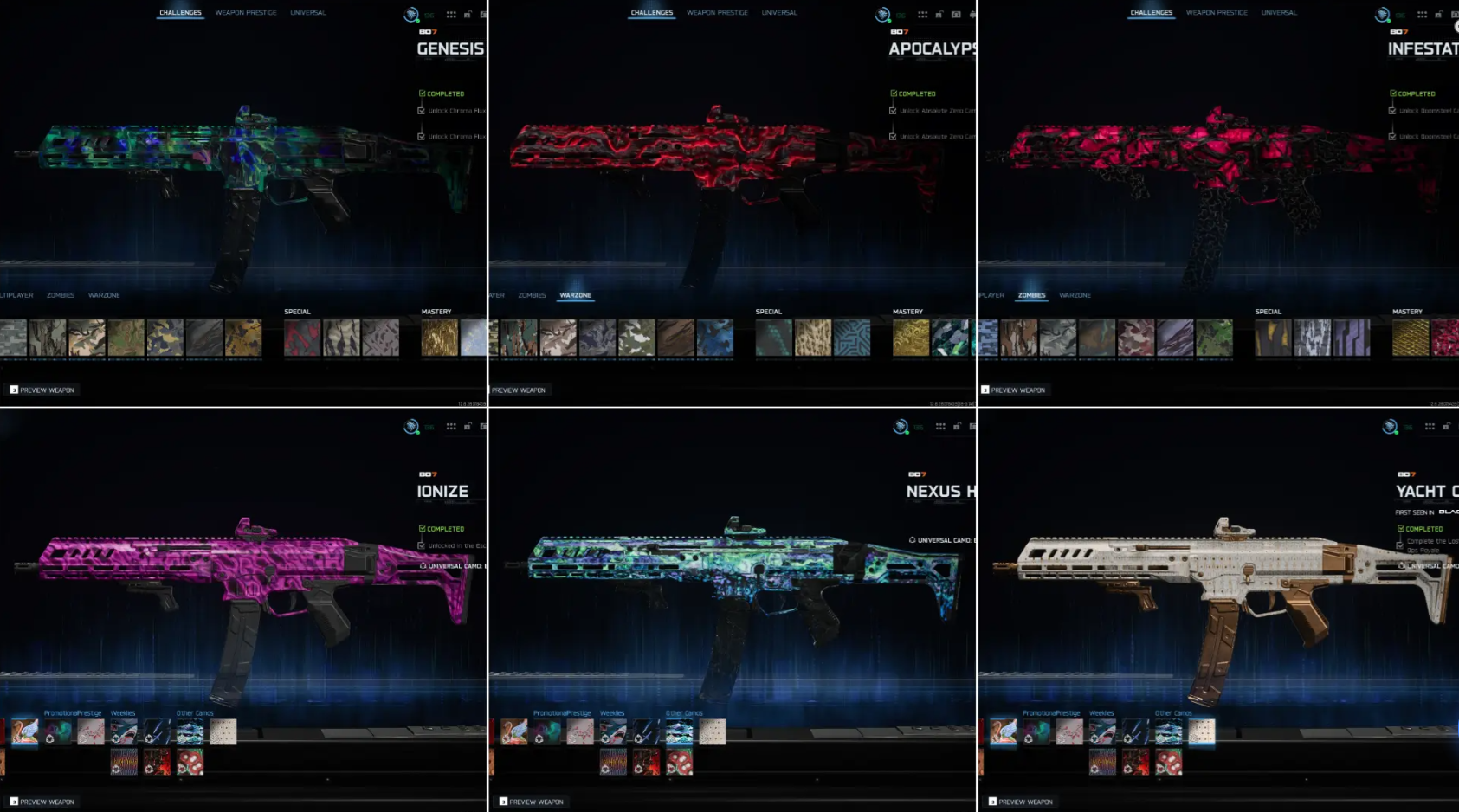Click the padlock icon in the top bar
The image size is (1459, 812).
point(468,15)
